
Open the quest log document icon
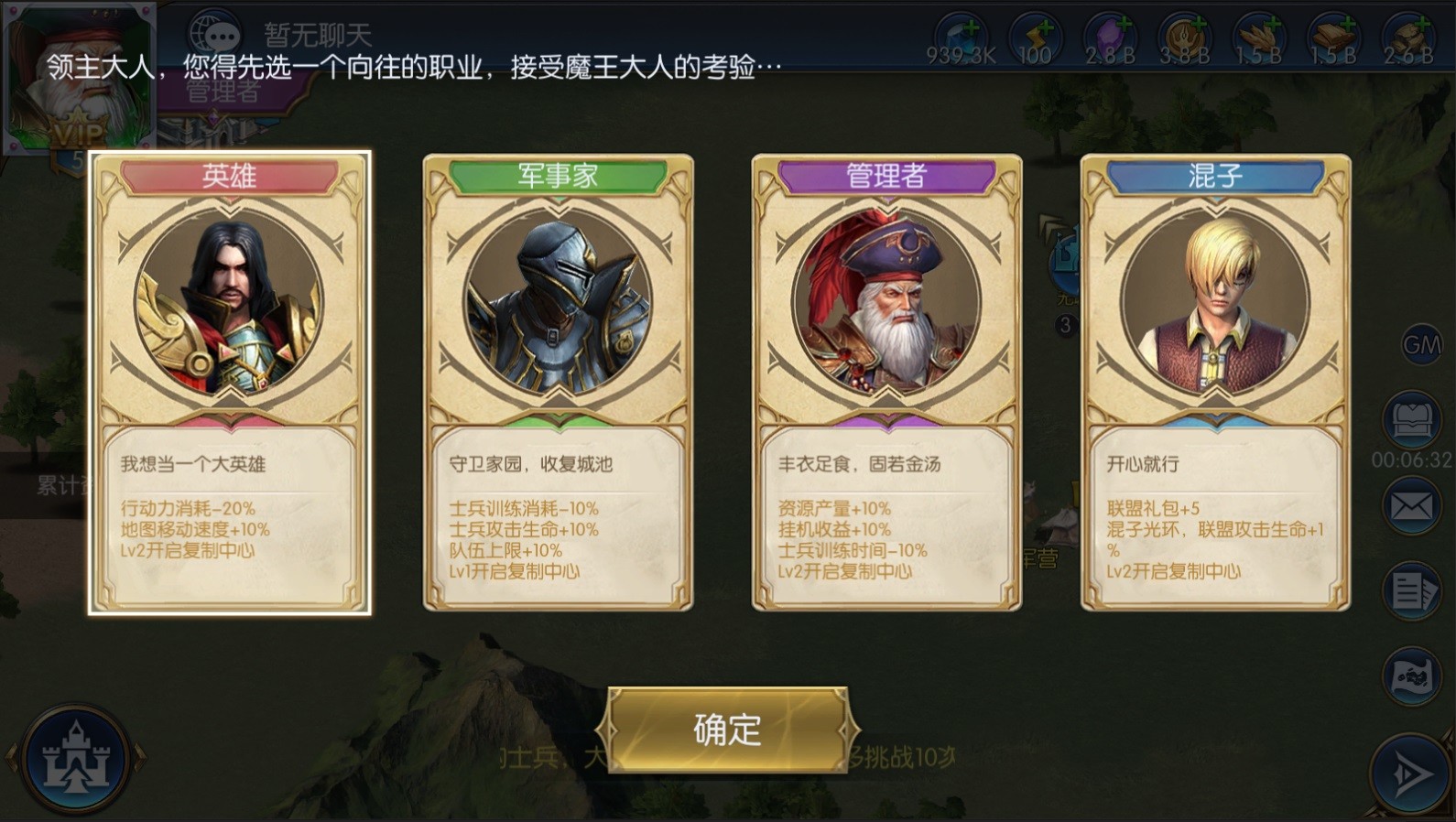click(1414, 589)
